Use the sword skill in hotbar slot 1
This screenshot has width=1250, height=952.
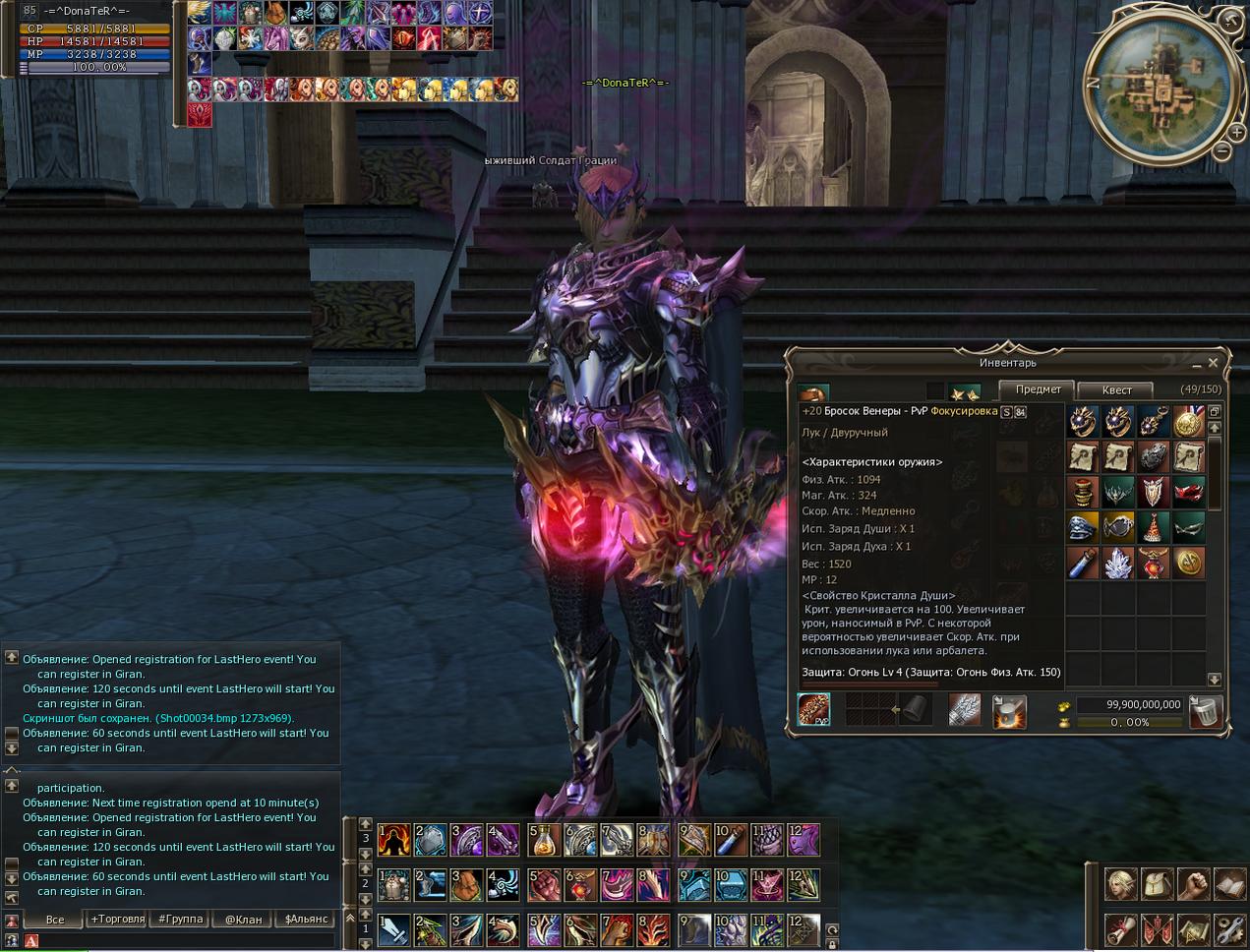point(394,929)
